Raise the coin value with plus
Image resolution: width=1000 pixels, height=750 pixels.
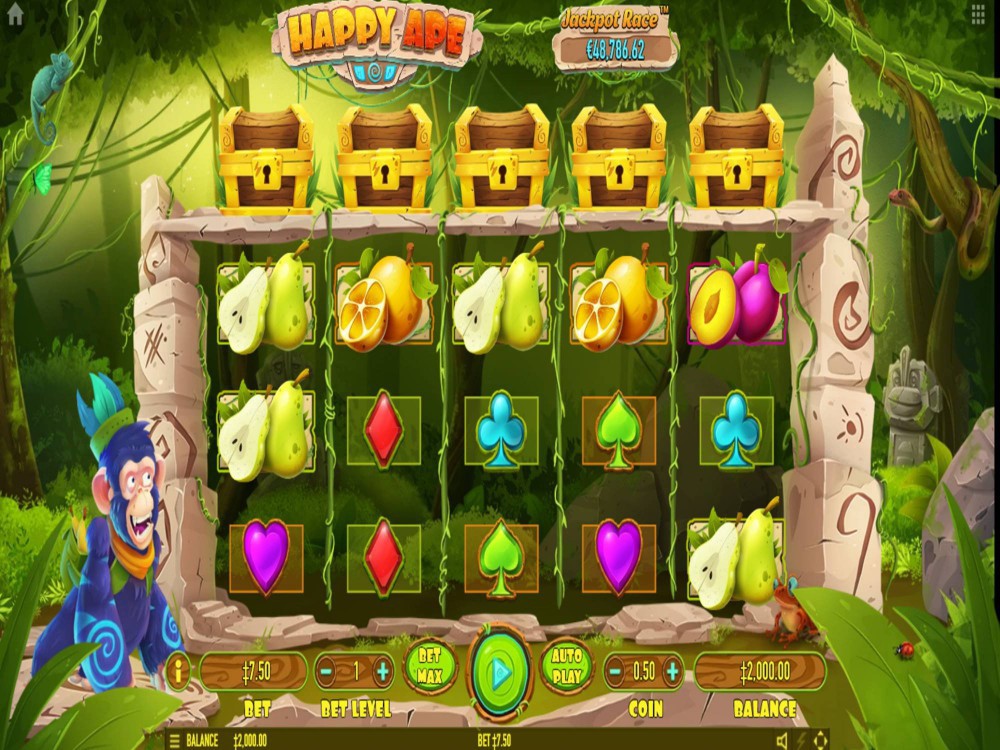672,671
